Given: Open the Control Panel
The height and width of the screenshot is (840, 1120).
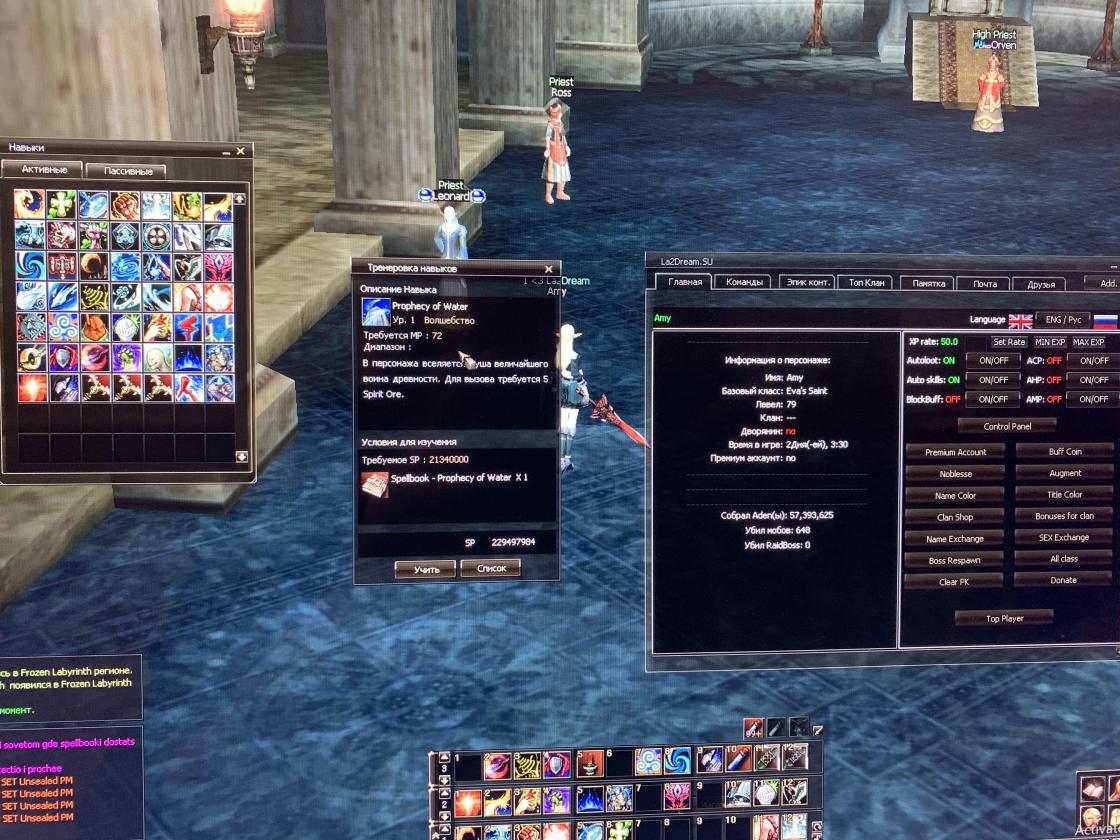Looking at the screenshot, I should (x=1006, y=425).
